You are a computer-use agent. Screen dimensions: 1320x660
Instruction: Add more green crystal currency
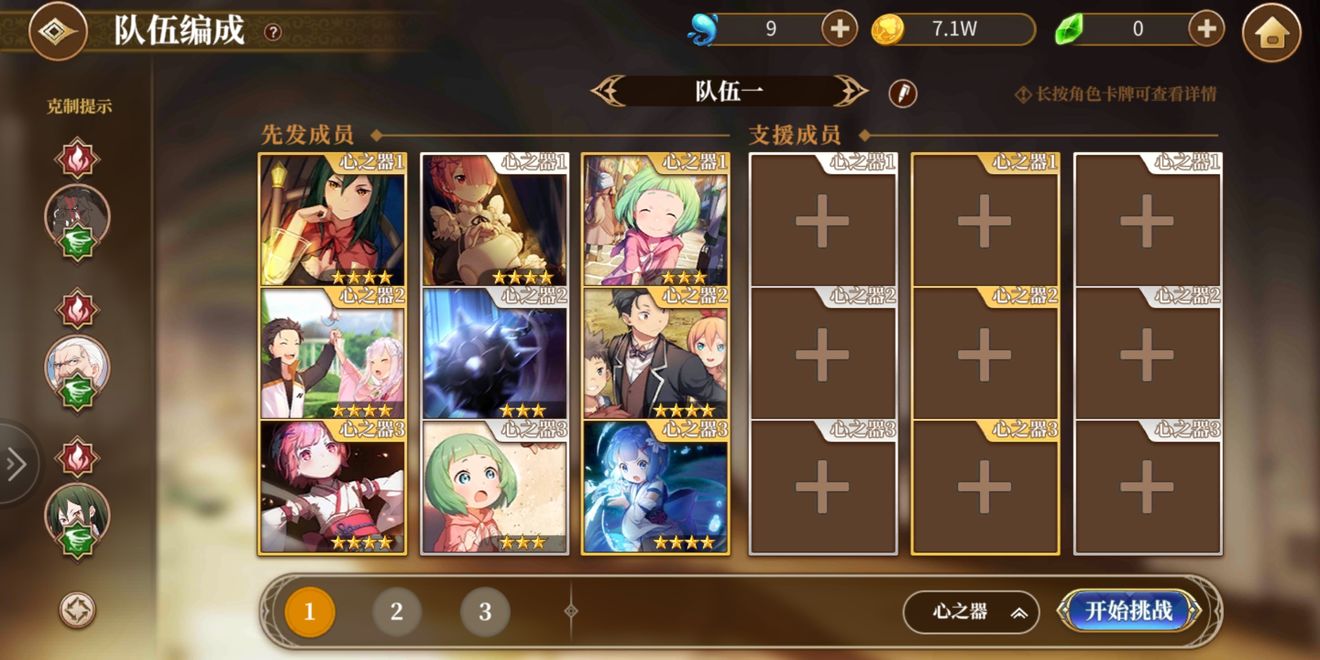click(1207, 29)
